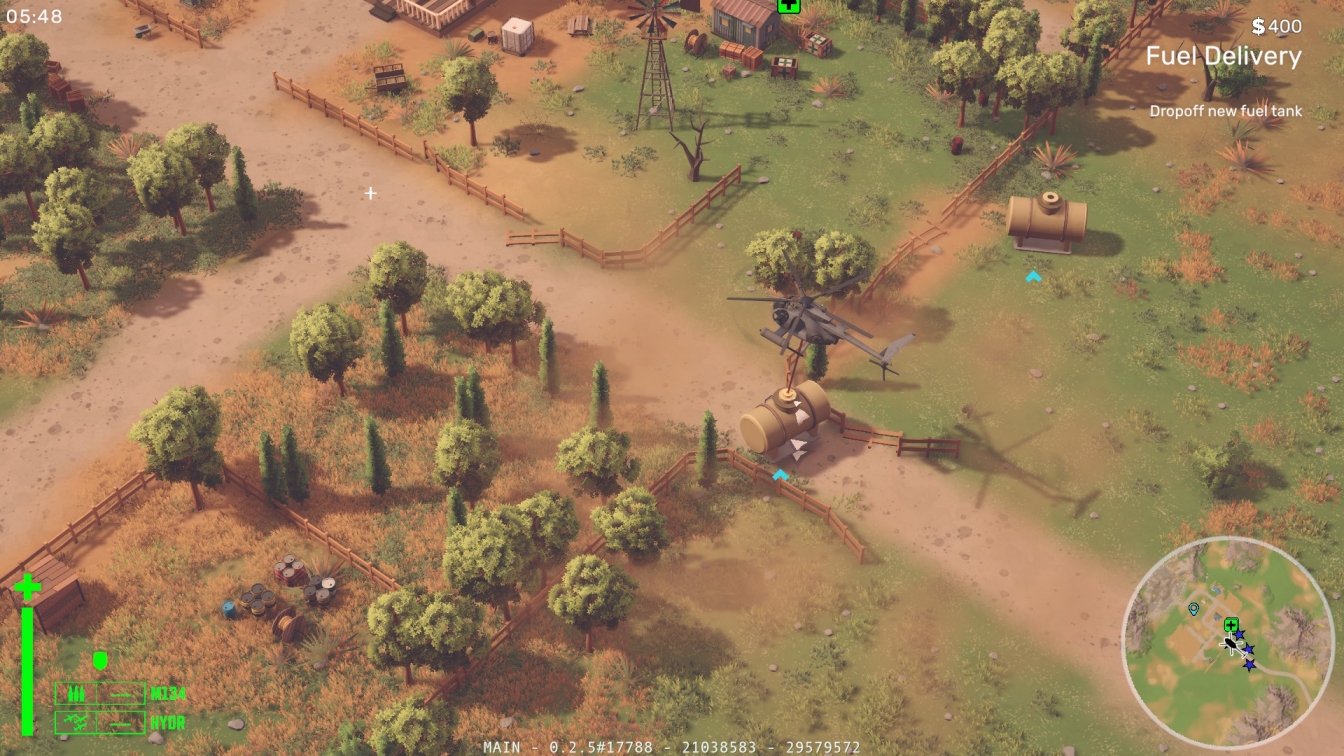
Task: Click the green repair marker at top edge
Action: [788, 5]
